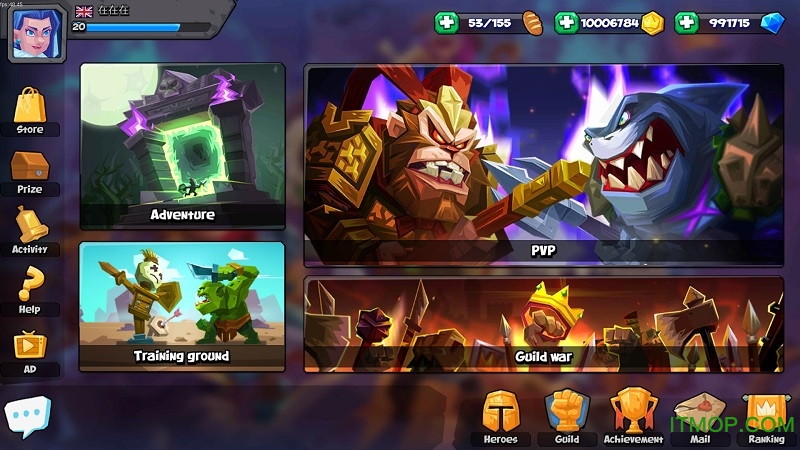
Task: Open the Guild war panel
Action: pyautogui.click(x=543, y=324)
